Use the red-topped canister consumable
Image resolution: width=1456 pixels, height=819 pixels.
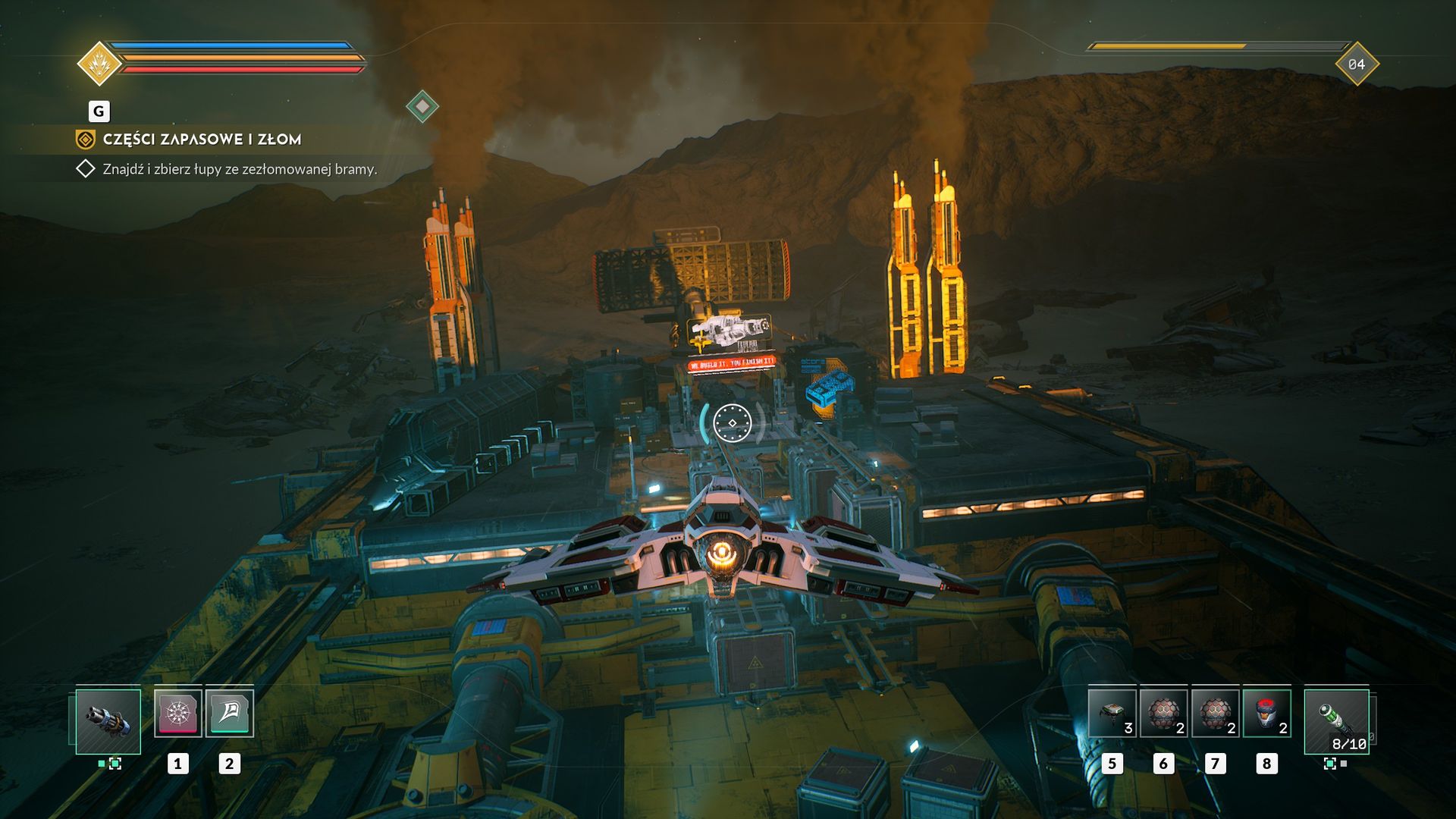coord(1266,714)
